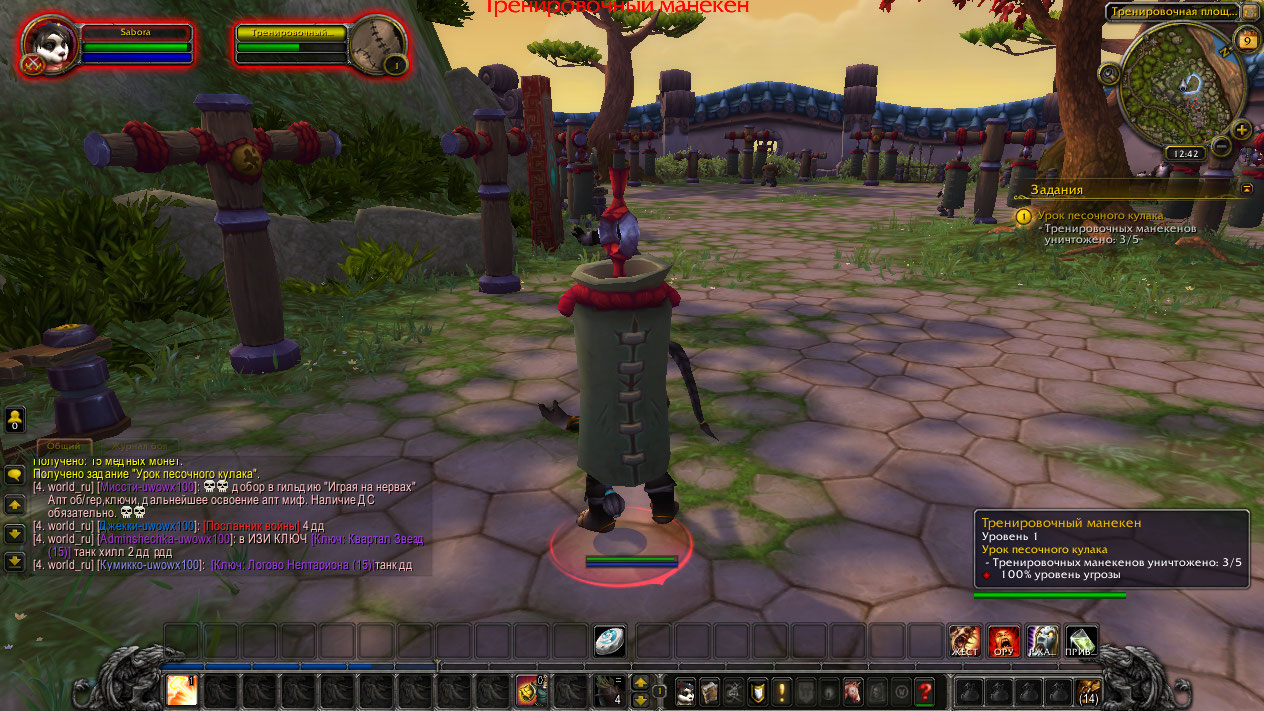Open the yellow exclamation quest log button
This screenshot has height=711, width=1264.
781,691
